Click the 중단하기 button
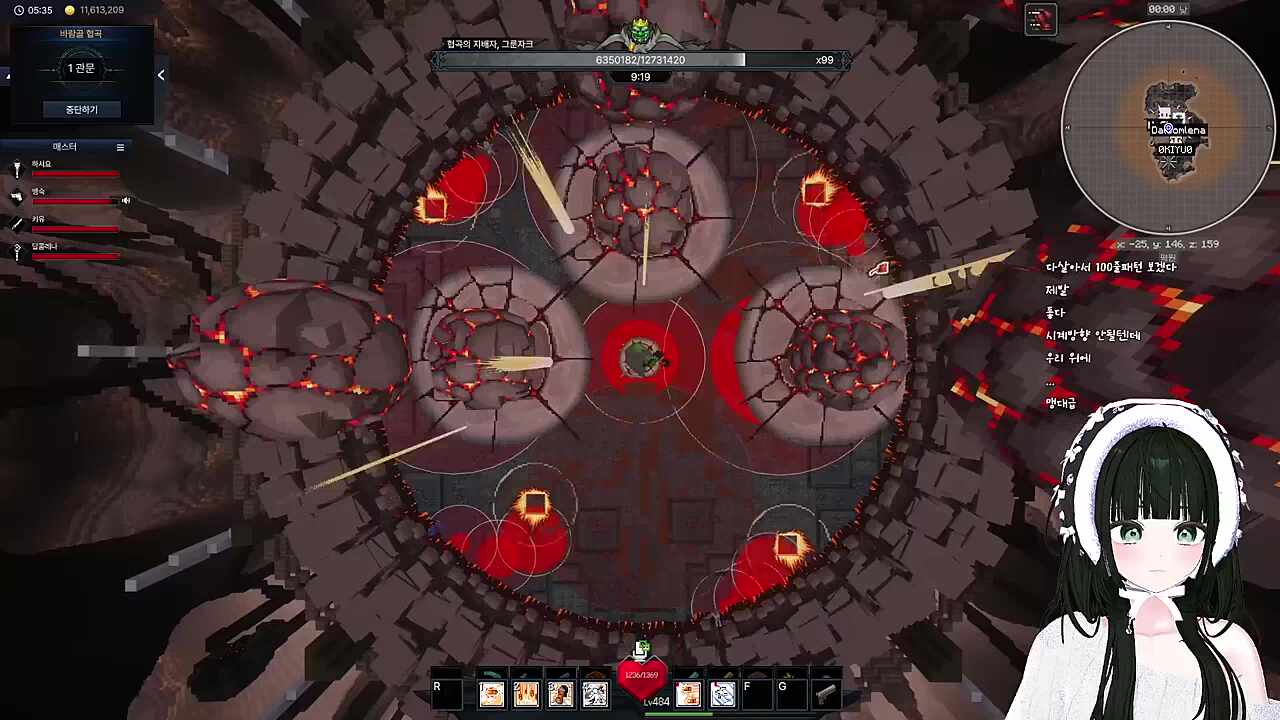 81,109
